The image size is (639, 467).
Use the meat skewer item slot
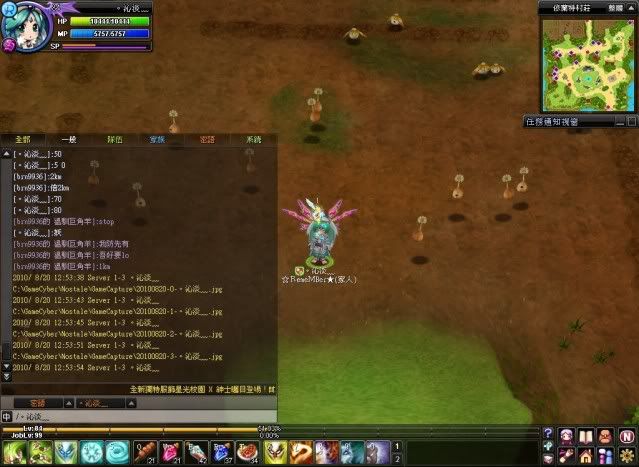tap(145, 452)
